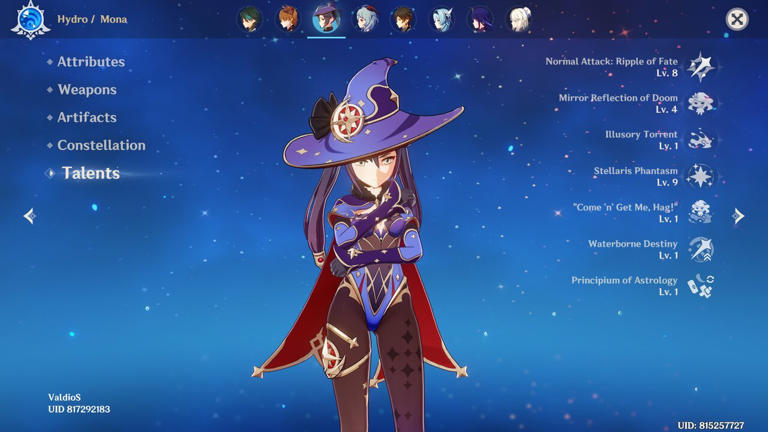Go to the Artifacts section

tap(86, 118)
